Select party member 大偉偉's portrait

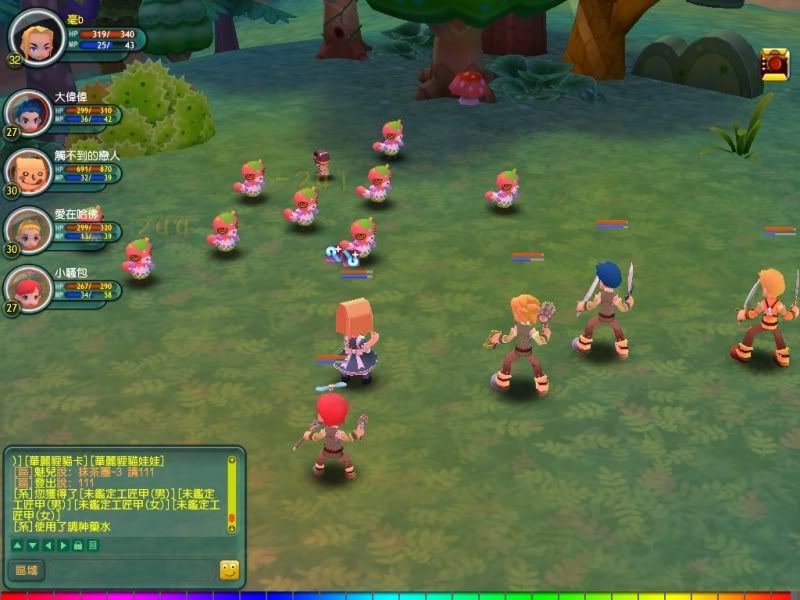(27, 114)
